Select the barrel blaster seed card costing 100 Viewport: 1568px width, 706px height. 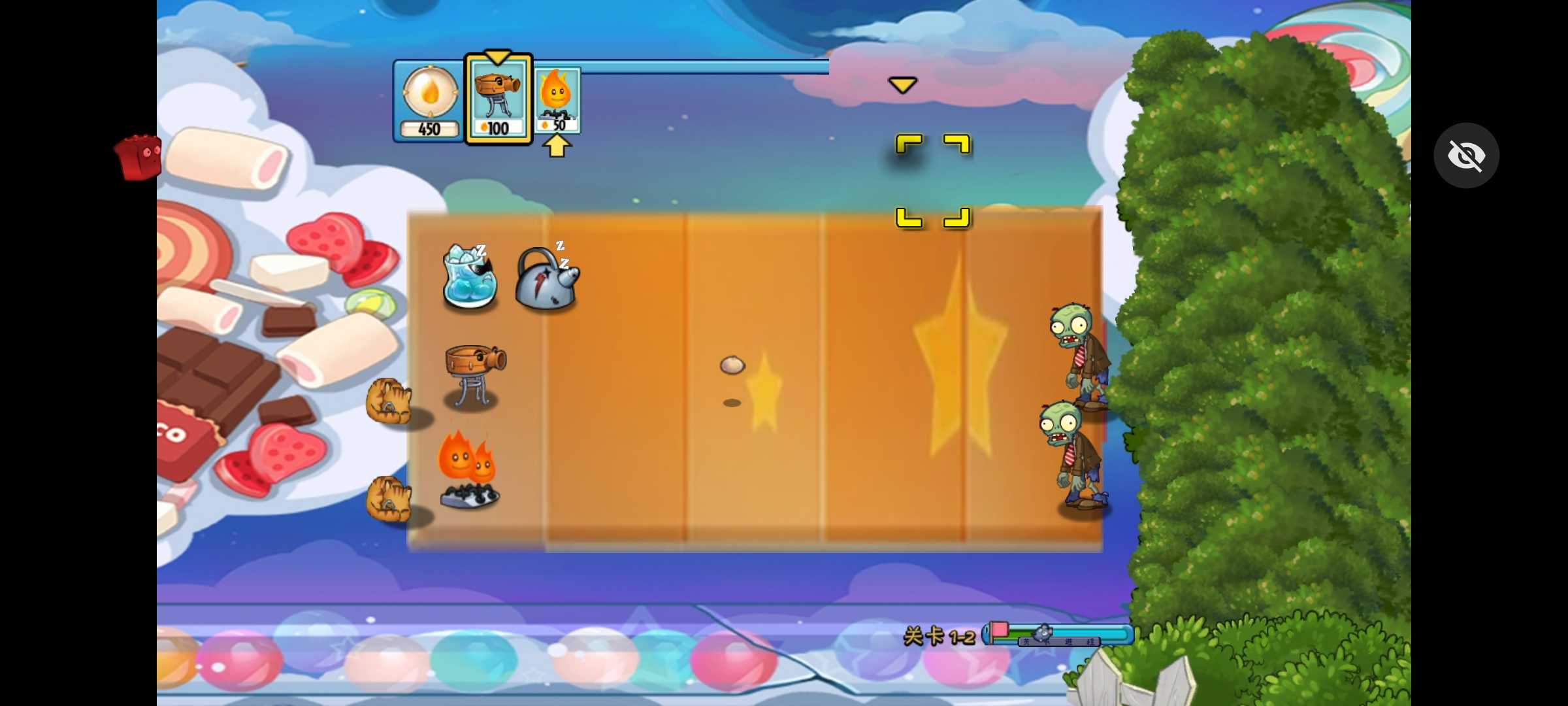coord(498,98)
